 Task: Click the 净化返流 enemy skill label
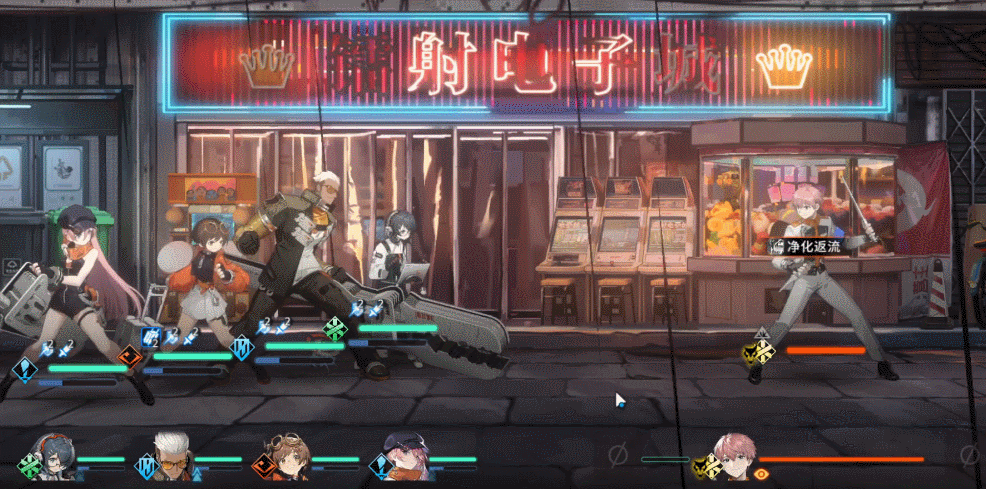tap(805, 244)
